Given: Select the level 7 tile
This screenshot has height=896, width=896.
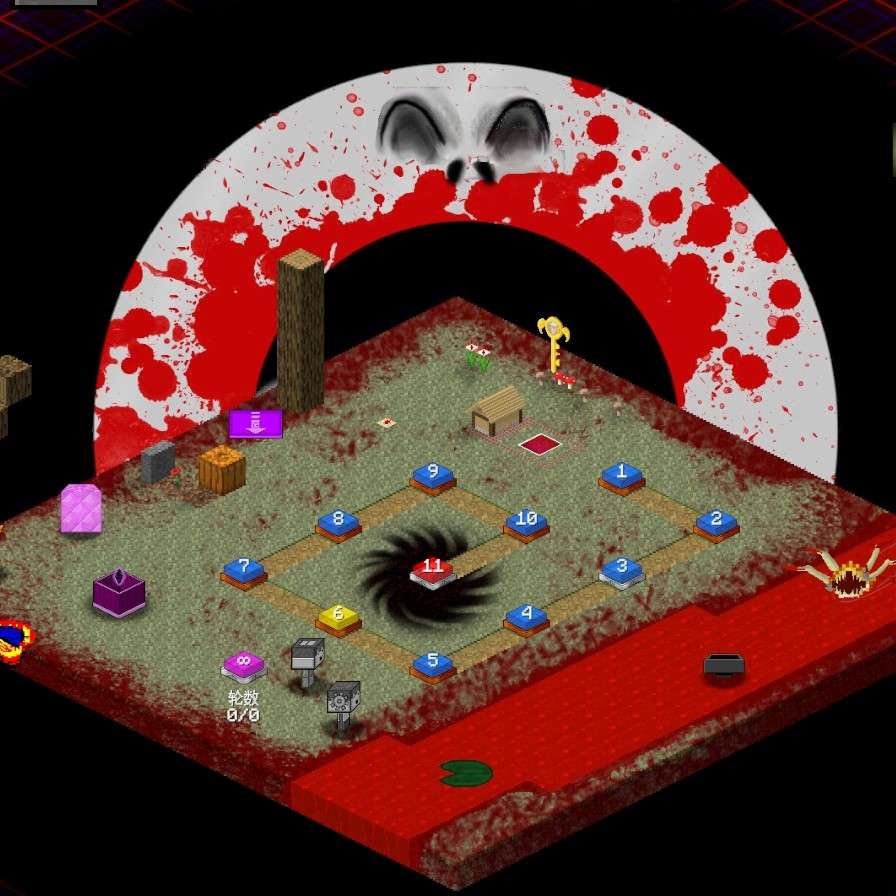Looking at the screenshot, I should coord(243,570).
